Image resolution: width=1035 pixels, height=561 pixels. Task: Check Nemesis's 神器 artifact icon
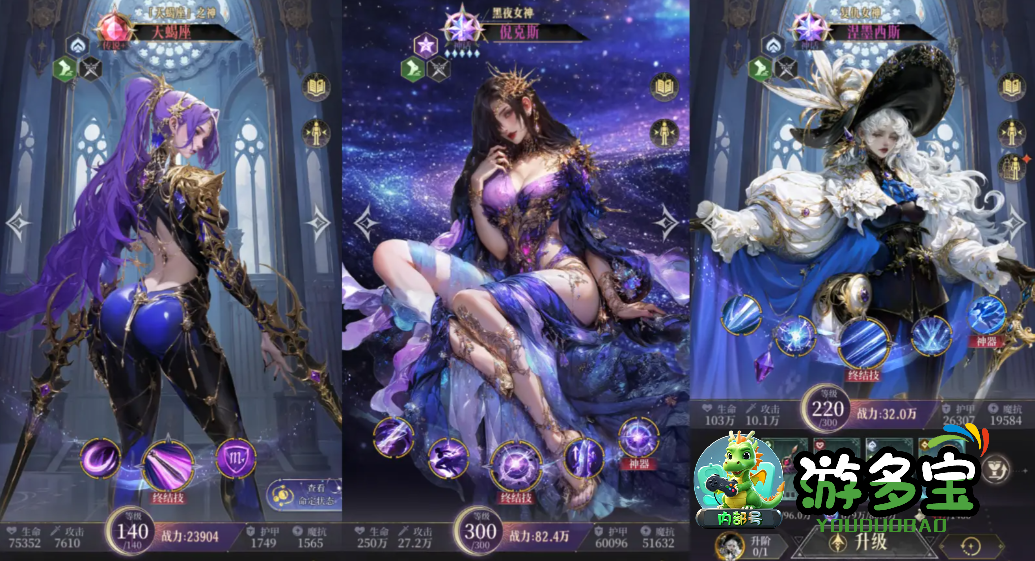pos(987,314)
